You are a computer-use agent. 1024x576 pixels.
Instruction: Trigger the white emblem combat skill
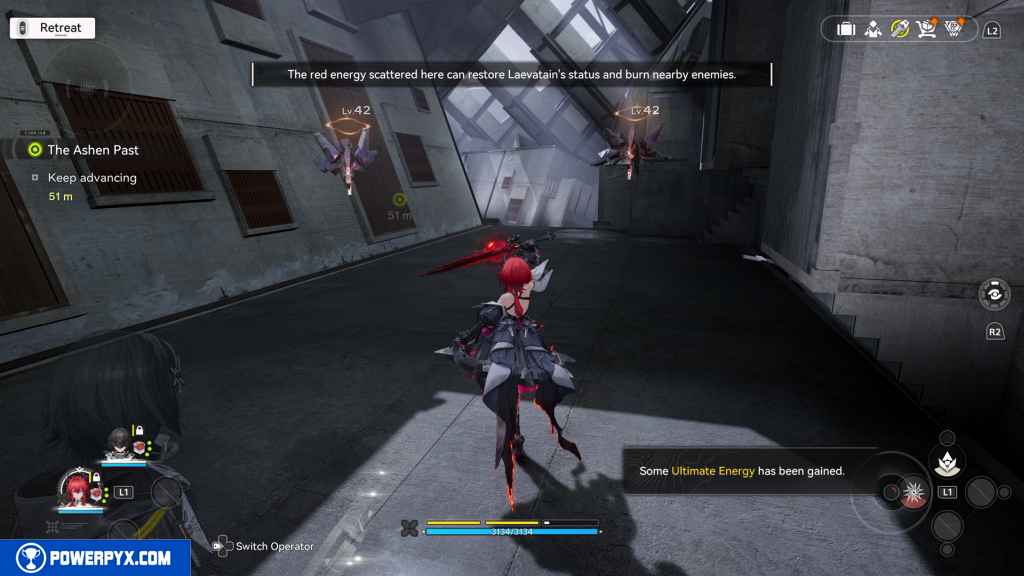[945, 462]
